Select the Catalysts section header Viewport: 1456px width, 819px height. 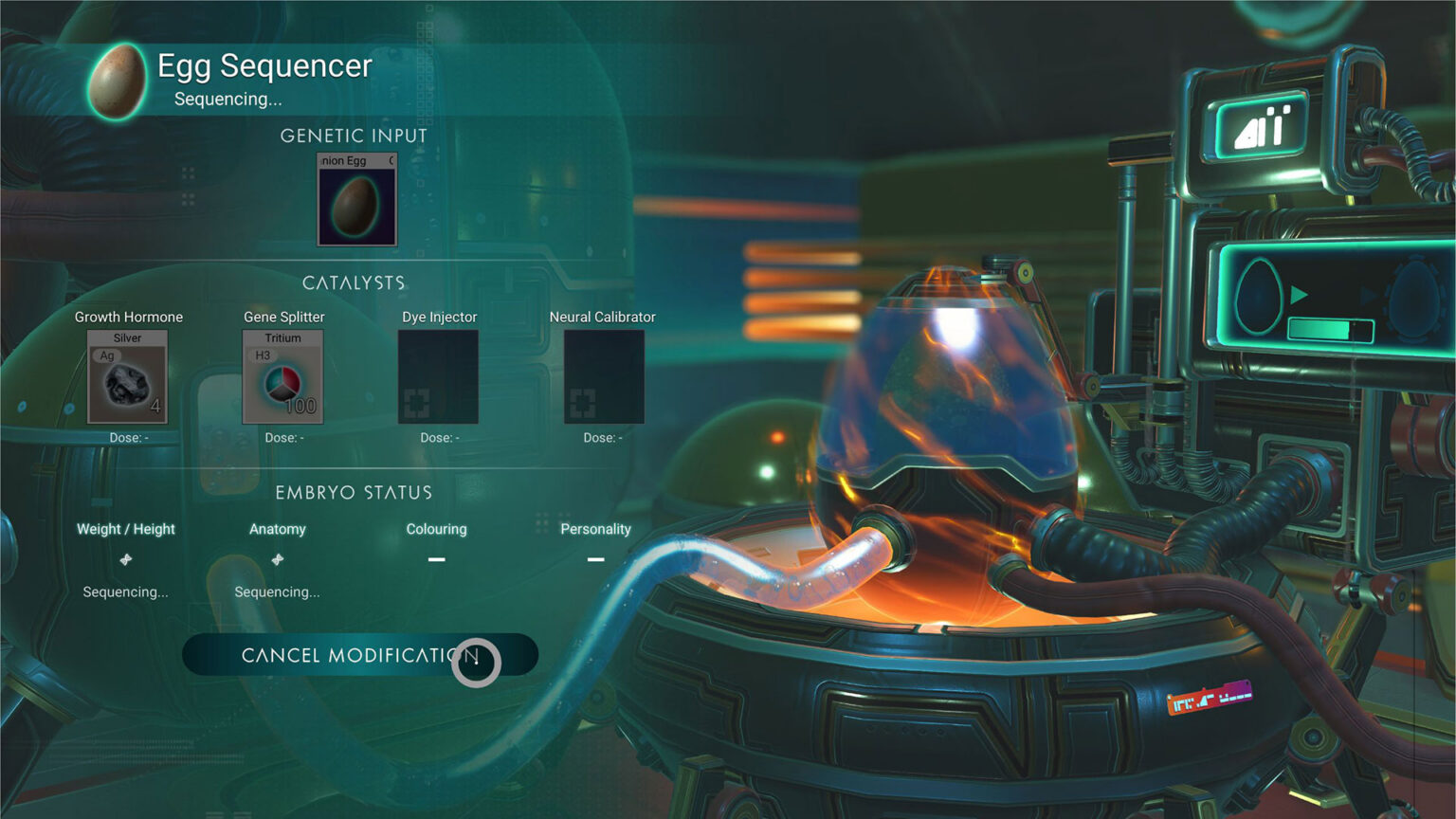(x=354, y=282)
